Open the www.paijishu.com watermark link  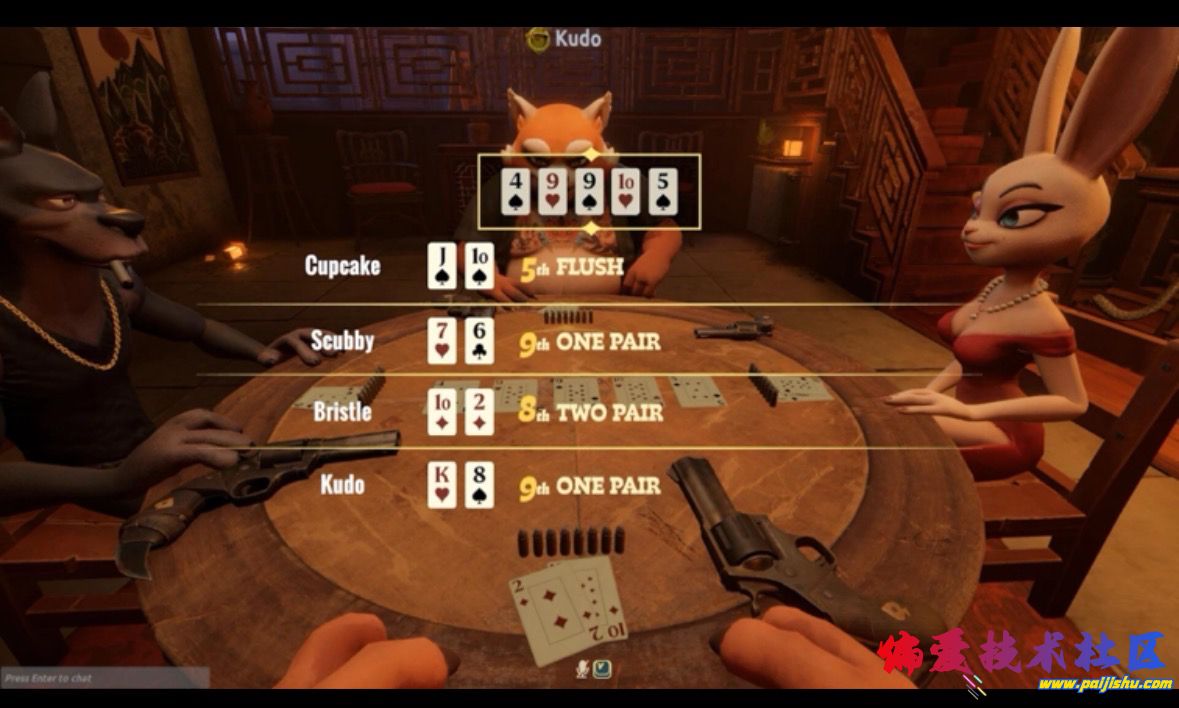[x=1103, y=684]
